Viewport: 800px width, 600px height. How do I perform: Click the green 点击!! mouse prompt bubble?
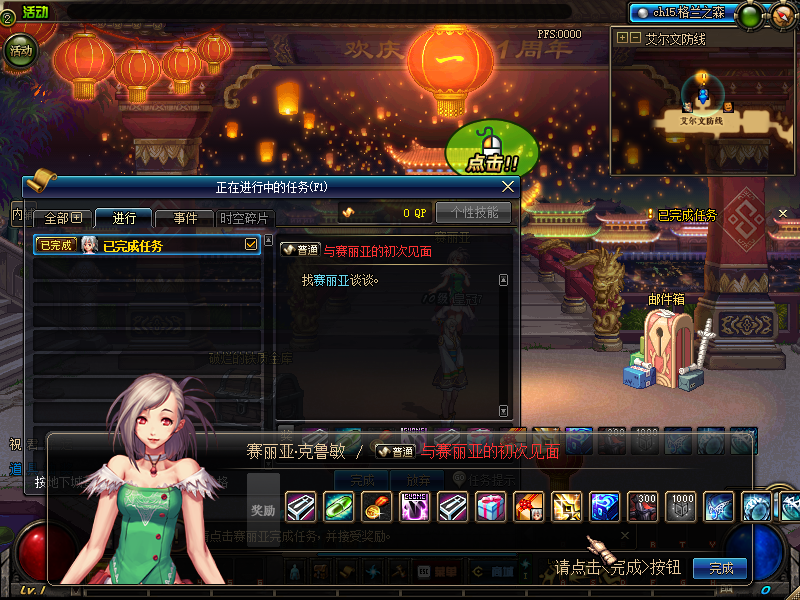pos(491,152)
